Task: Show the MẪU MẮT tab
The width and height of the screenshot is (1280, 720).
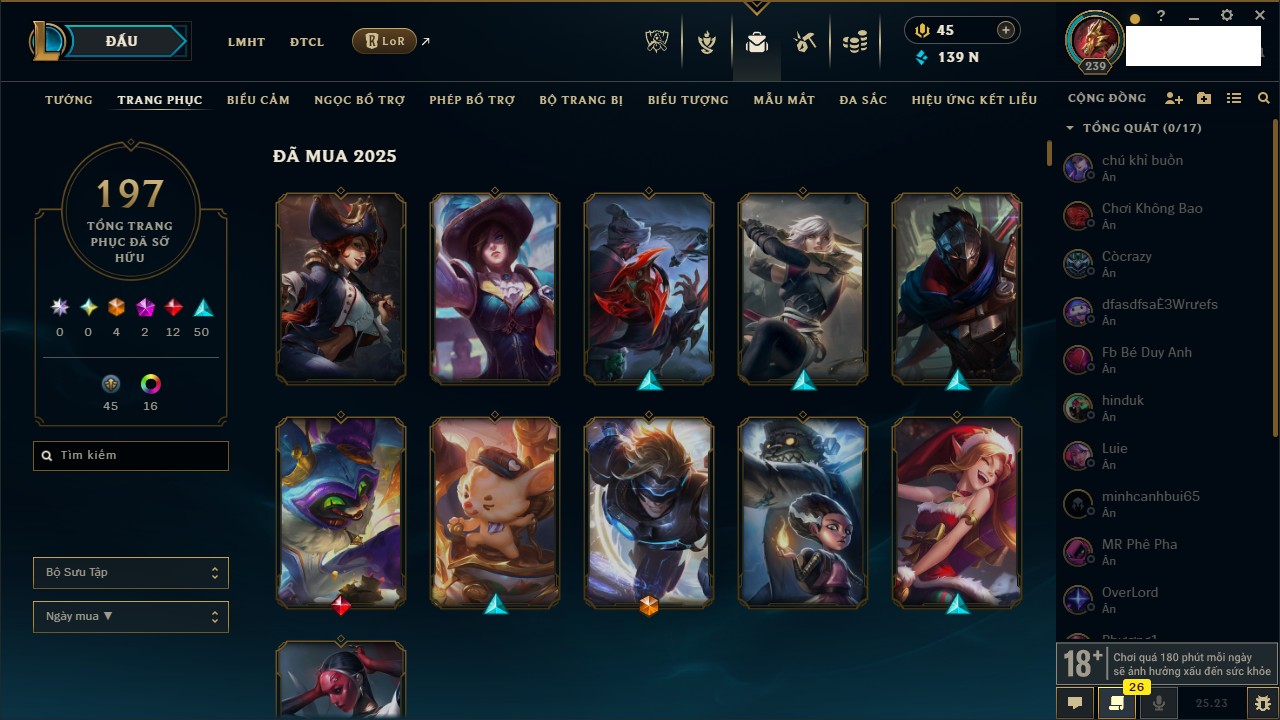Action: (784, 100)
